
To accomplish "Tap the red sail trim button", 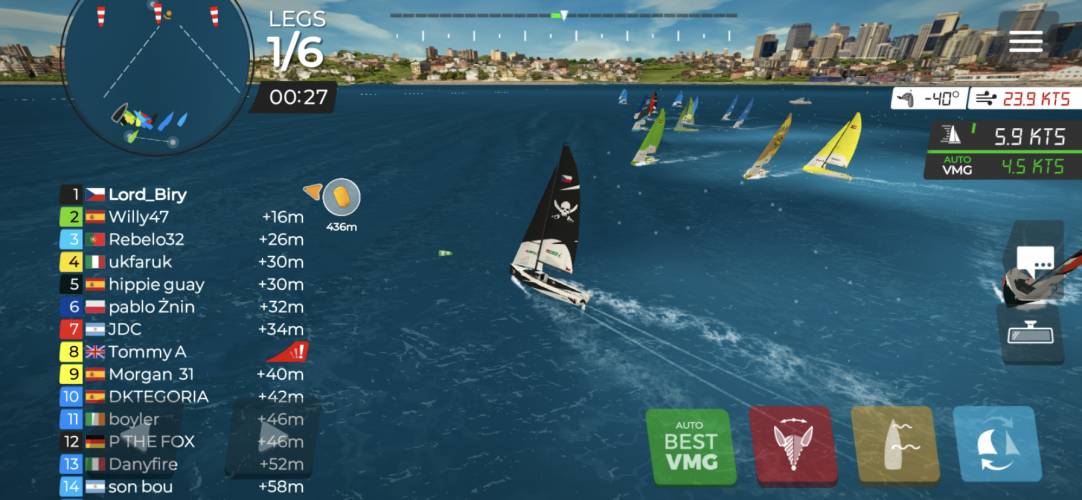I will click(x=793, y=445).
